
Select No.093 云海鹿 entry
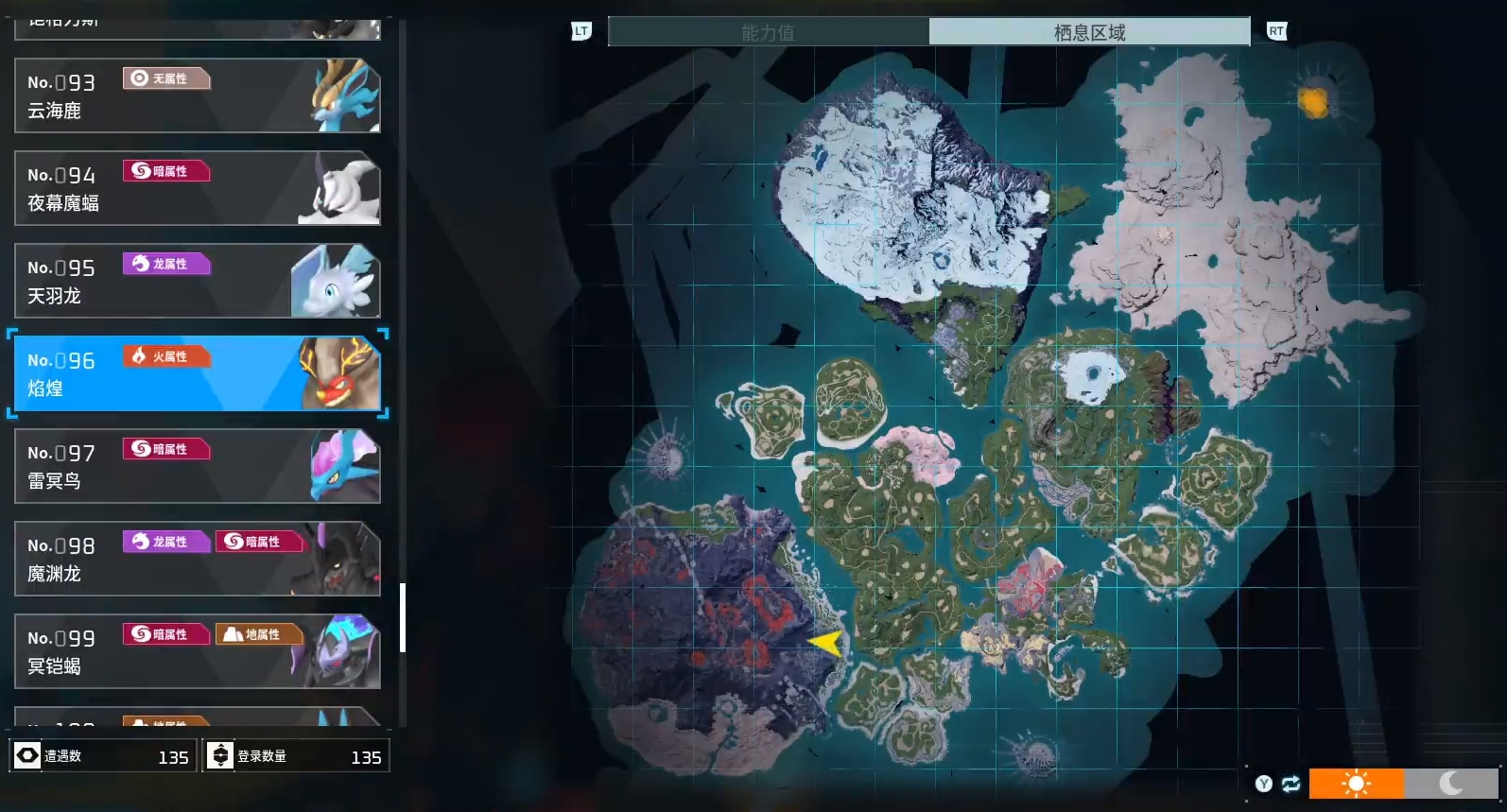pos(197,95)
